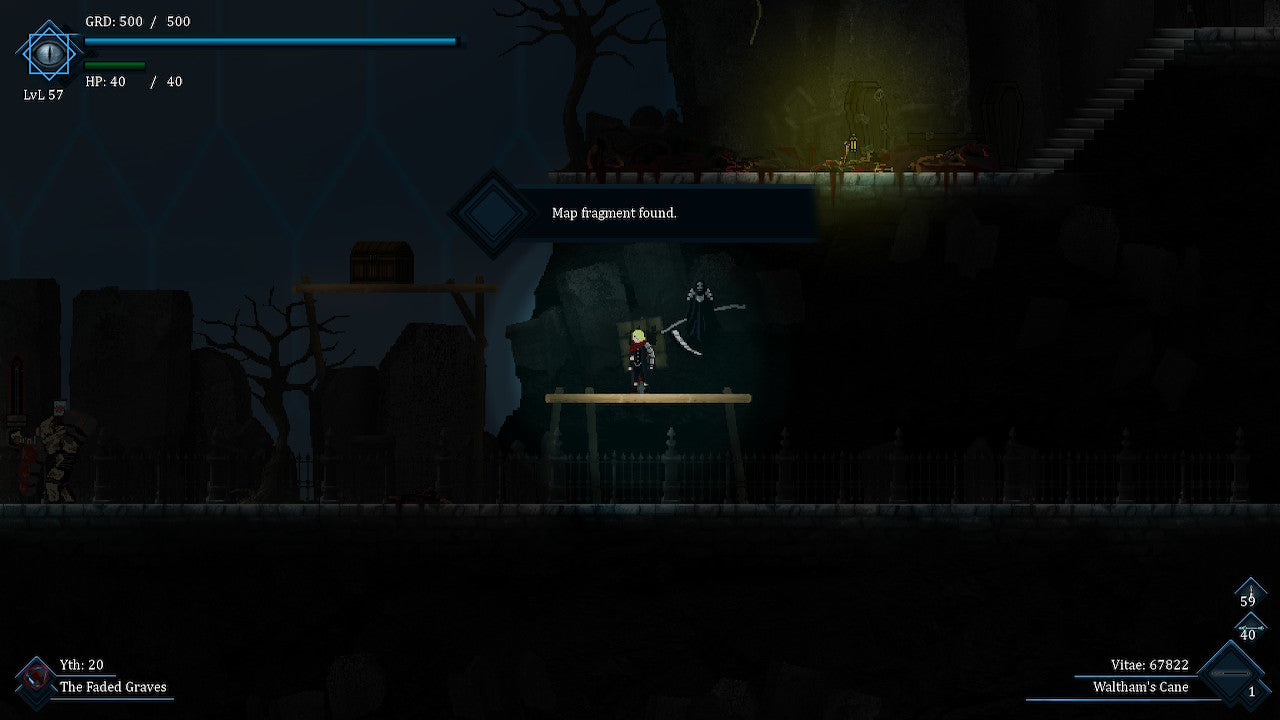Select the arrow ammo slot showing 40
The image size is (1280, 720).
[x=1249, y=629]
